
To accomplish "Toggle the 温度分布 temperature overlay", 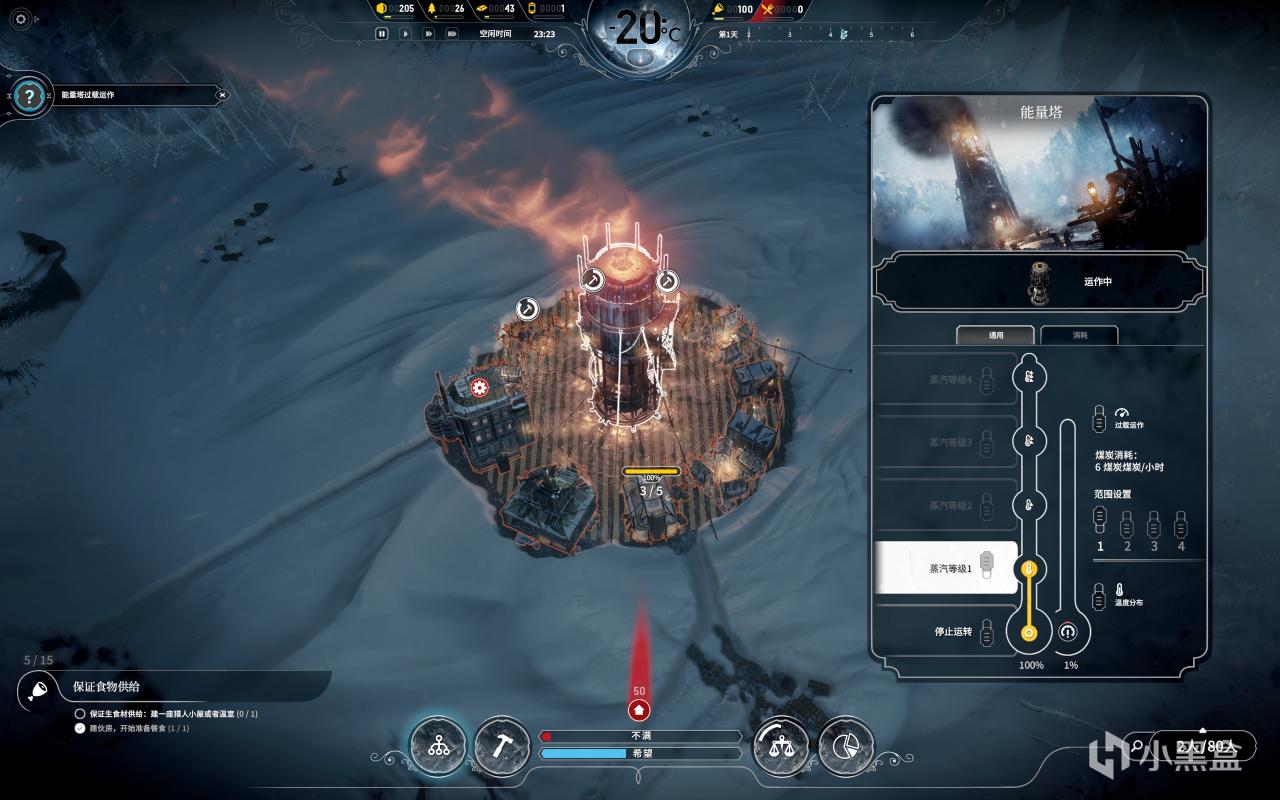I will click(x=1099, y=595).
